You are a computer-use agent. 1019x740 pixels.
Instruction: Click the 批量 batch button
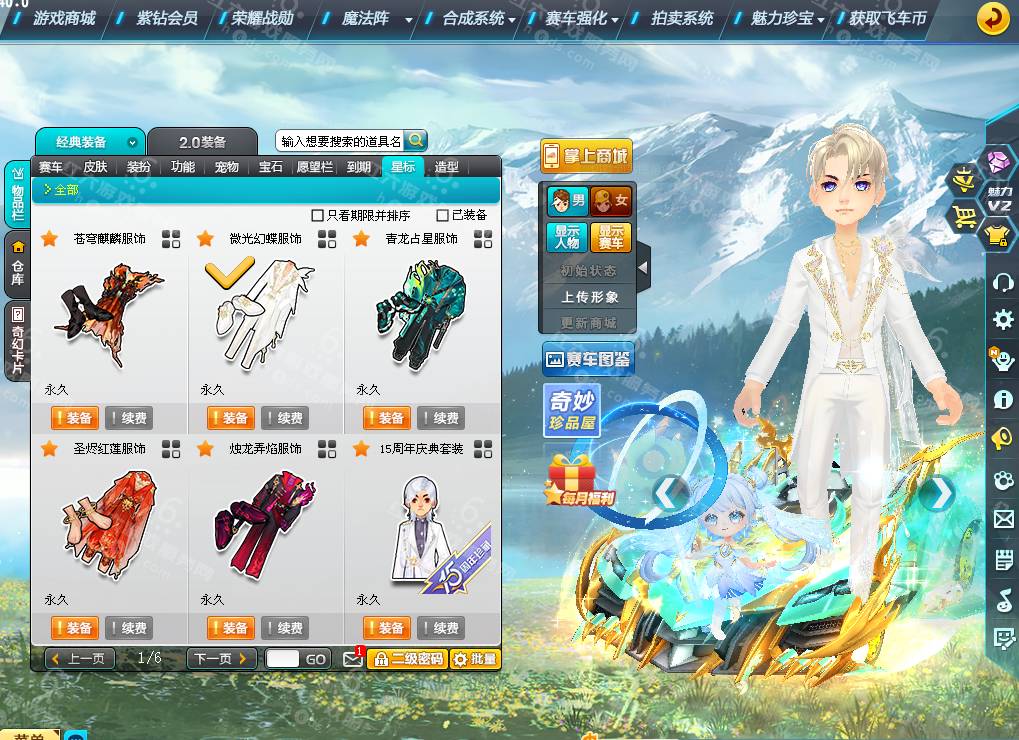click(x=474, y=659)
